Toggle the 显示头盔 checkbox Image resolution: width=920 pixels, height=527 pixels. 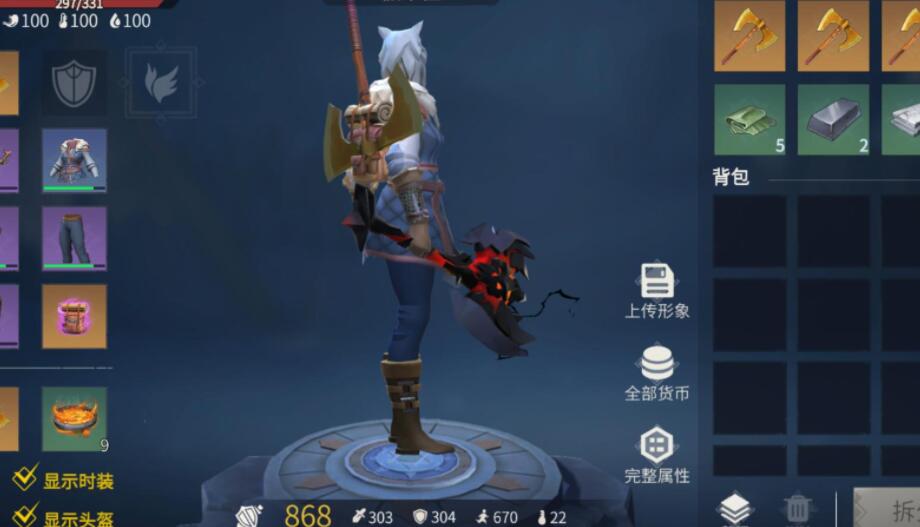pos(25,517)
